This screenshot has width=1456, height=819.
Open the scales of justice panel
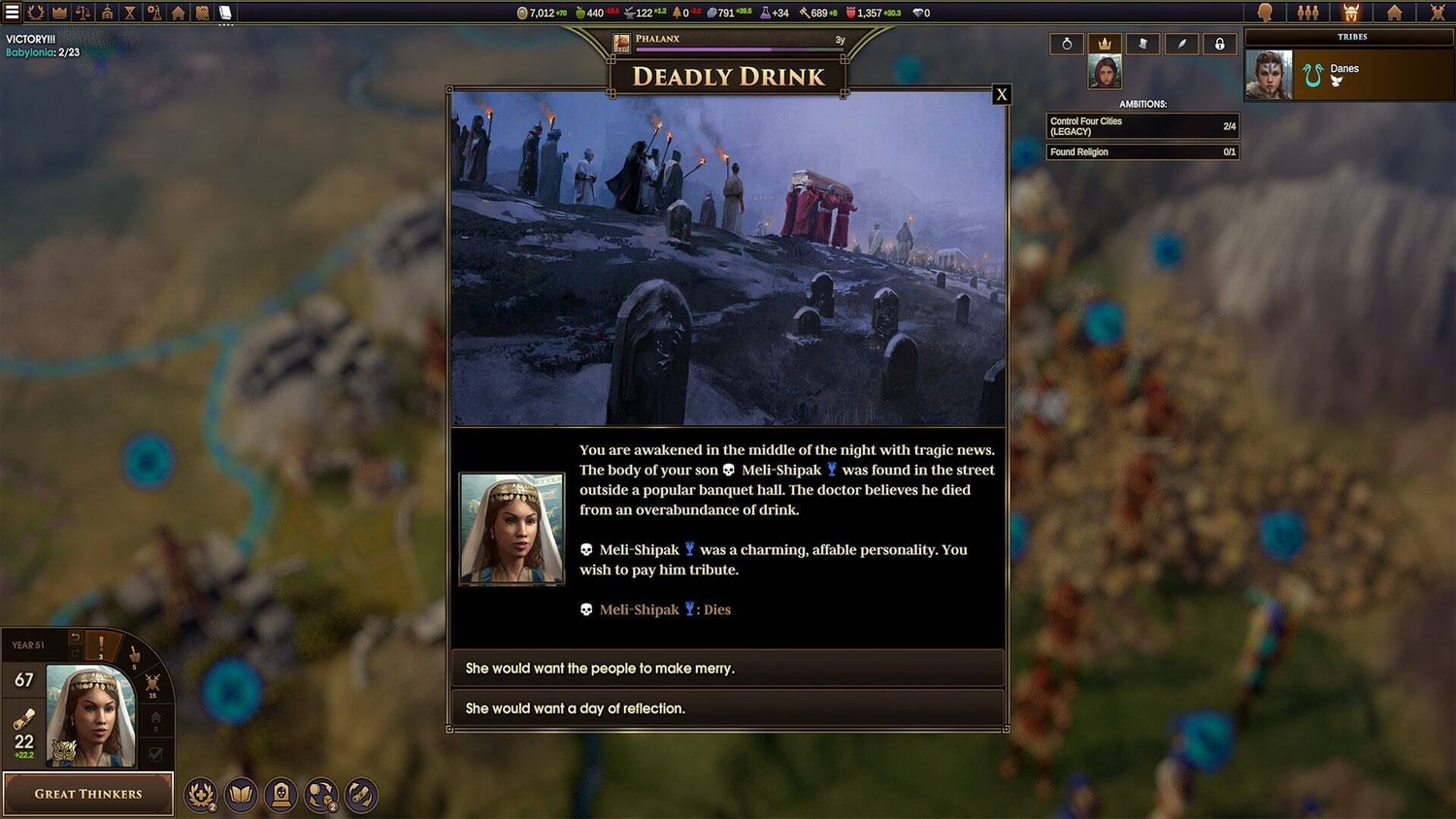(83, 13)
